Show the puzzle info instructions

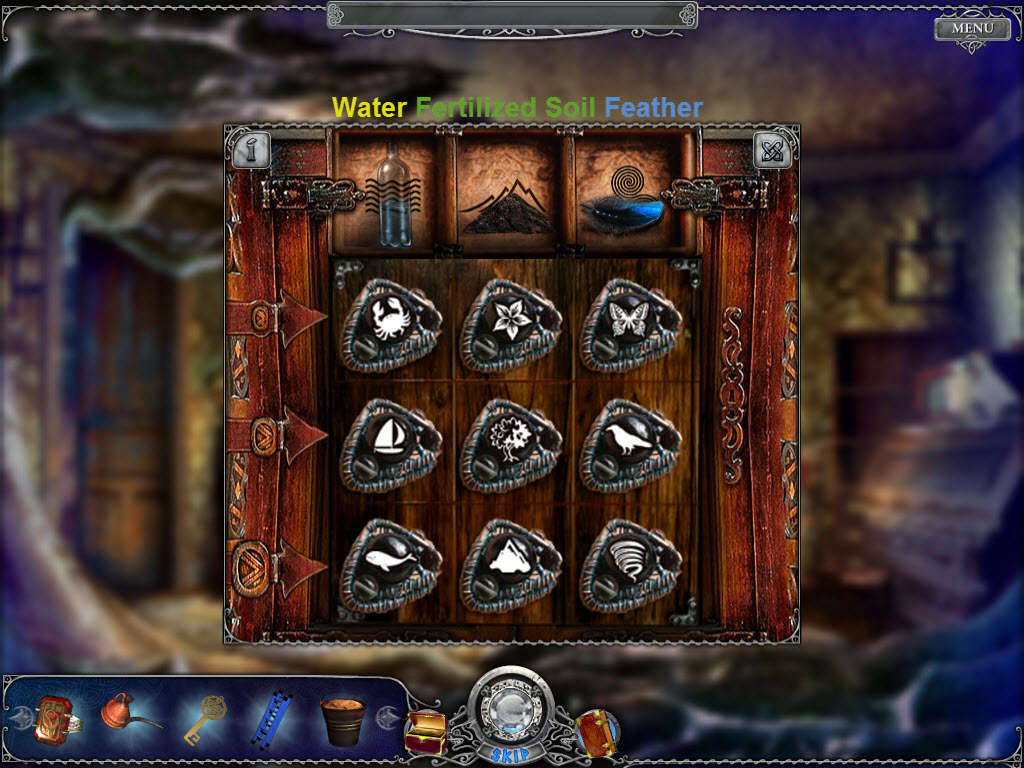tap(249, 150)
